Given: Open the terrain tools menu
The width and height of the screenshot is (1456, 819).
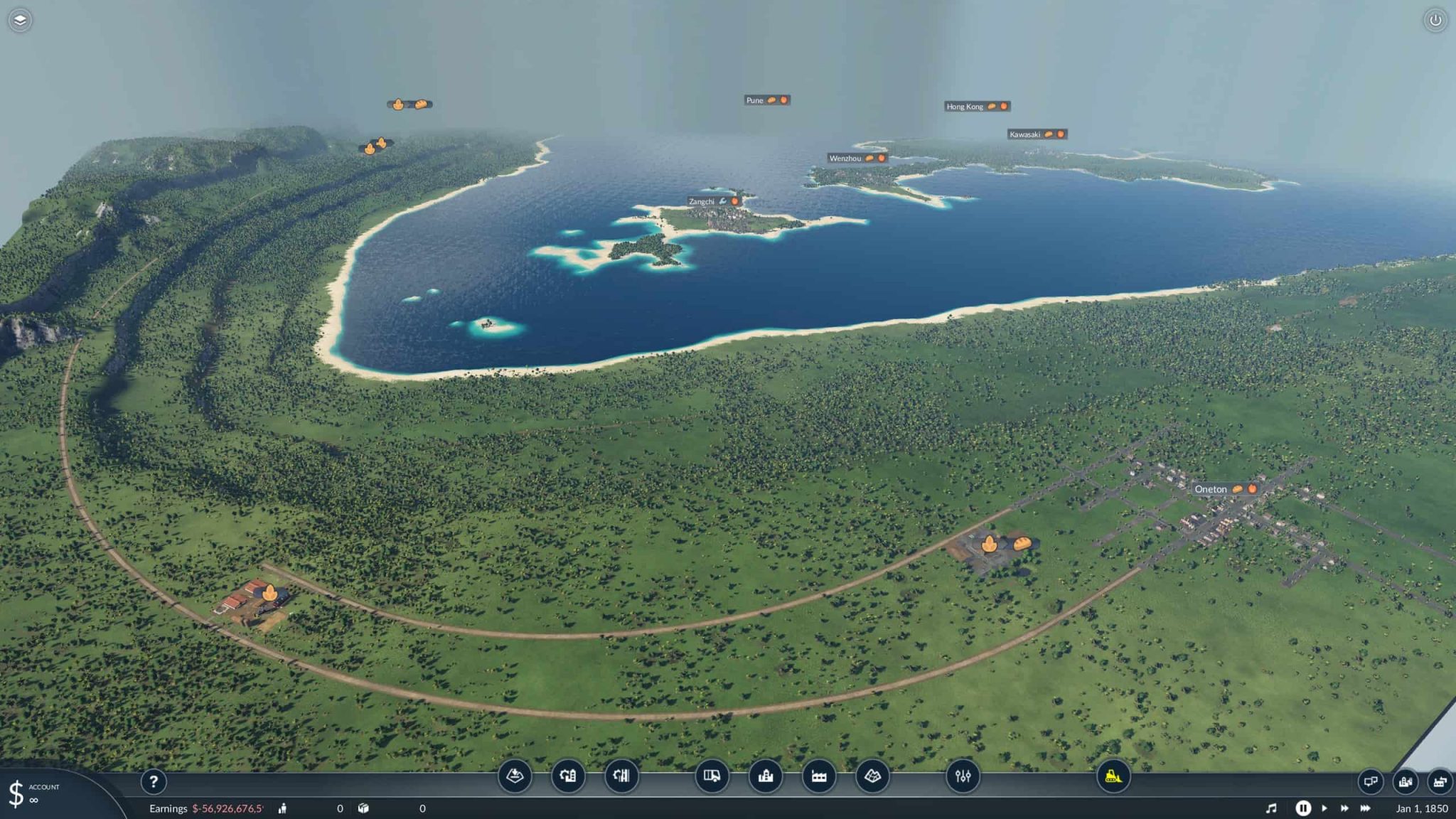Looking at the screenshot, I should click(x=515, y=776).
